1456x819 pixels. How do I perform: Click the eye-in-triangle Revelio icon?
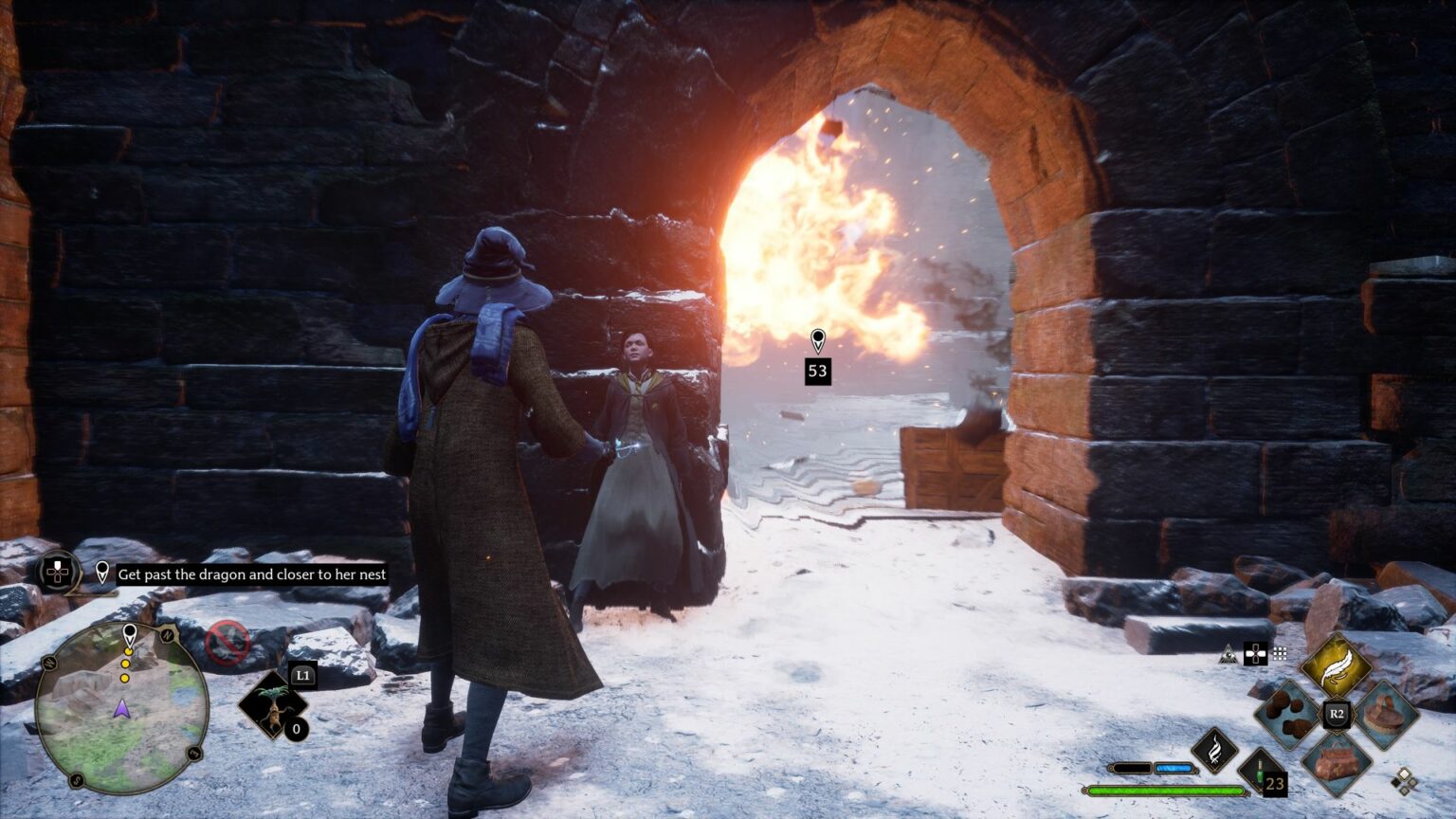pos(1228,654)
